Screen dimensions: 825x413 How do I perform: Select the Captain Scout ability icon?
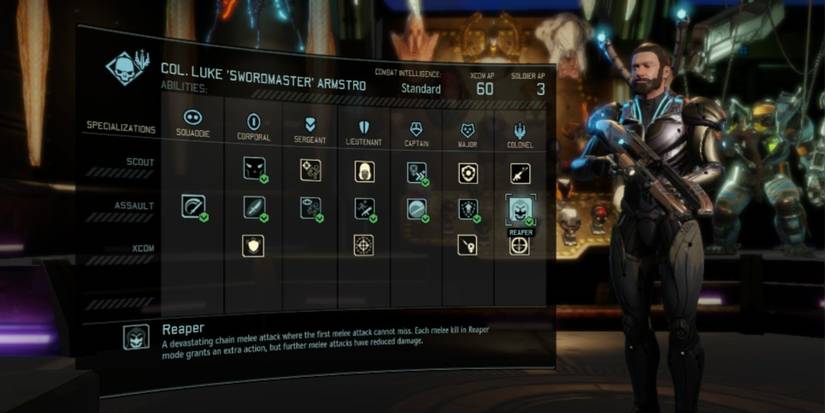(x=418, y=172)
